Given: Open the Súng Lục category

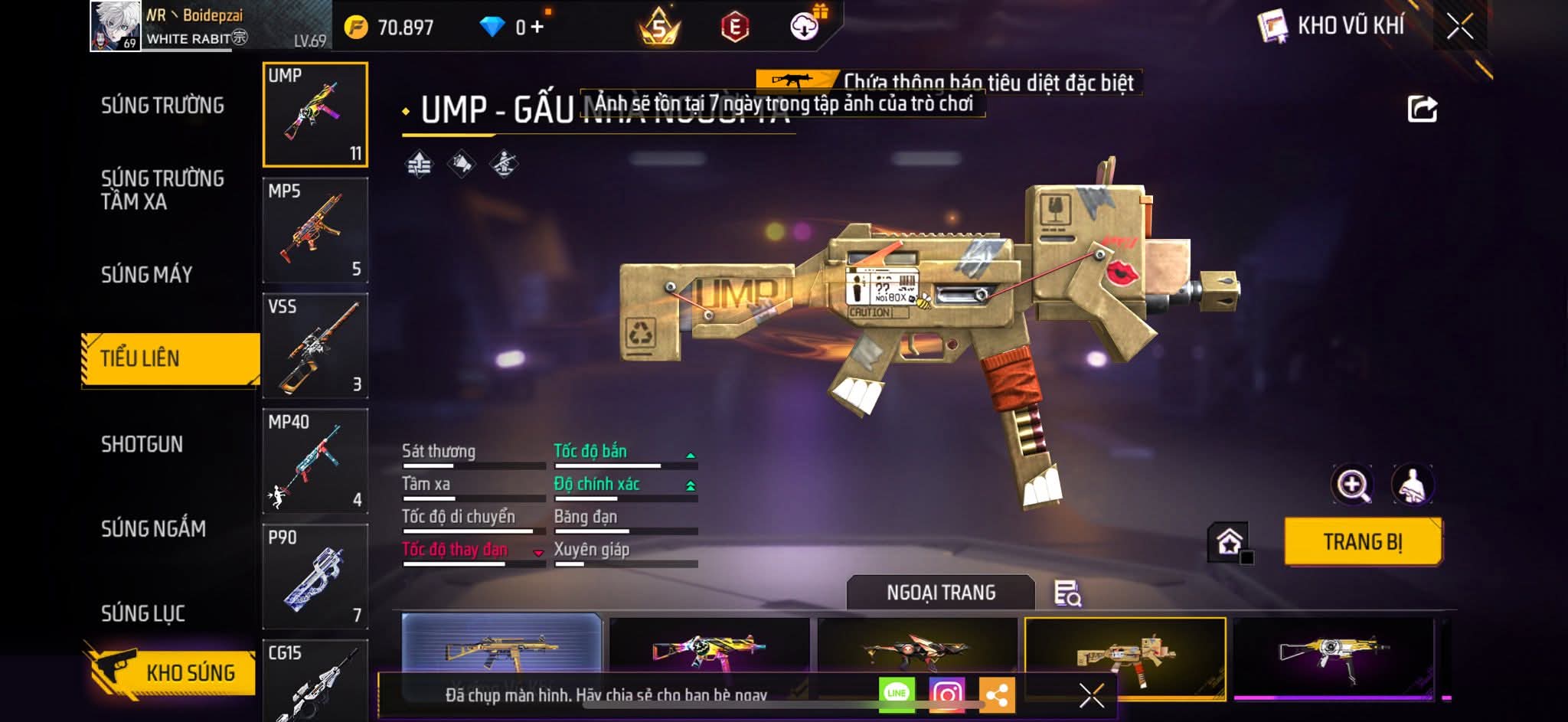Looking at the screenshot, I should pyautogui.click(x=142, y=613).
